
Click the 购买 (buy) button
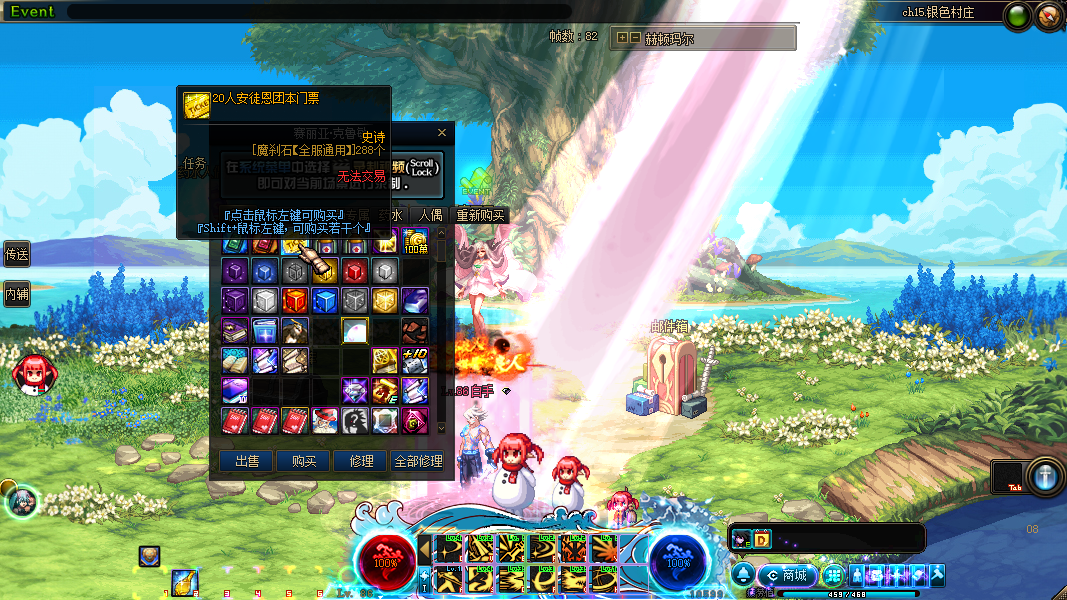(304, 461)
